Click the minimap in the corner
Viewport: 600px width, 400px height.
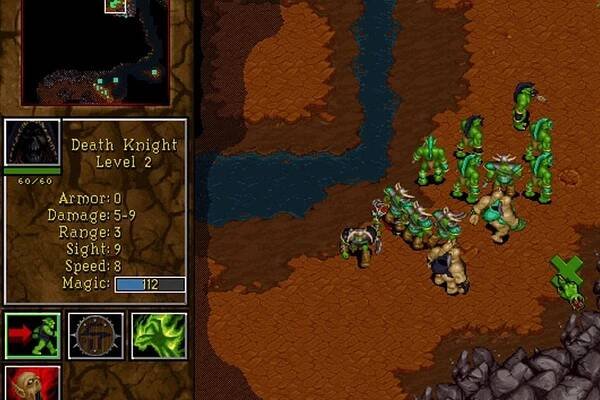pyautogui.click(x=96, y=51)
